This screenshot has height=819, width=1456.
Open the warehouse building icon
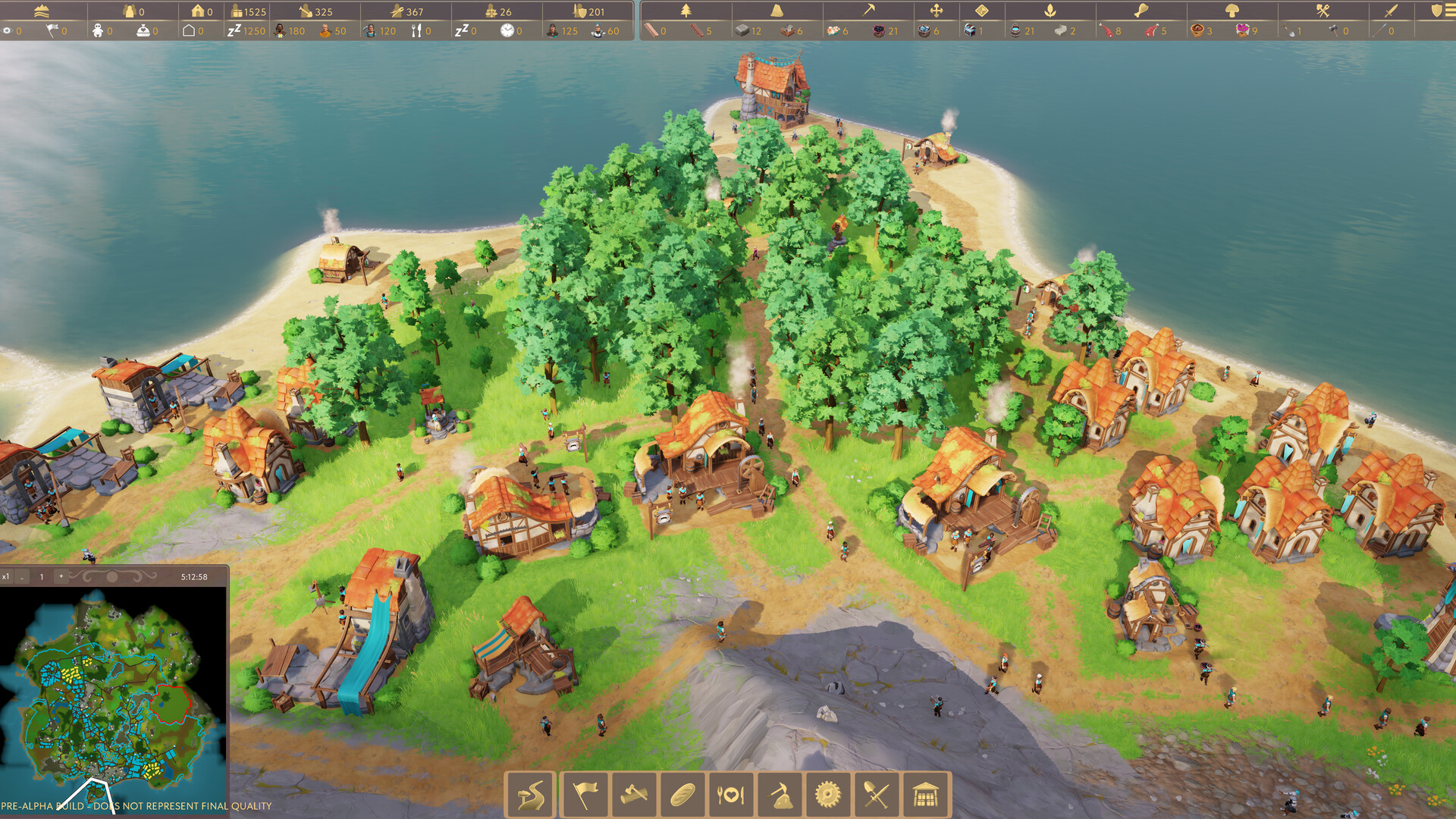coord(926,794)
